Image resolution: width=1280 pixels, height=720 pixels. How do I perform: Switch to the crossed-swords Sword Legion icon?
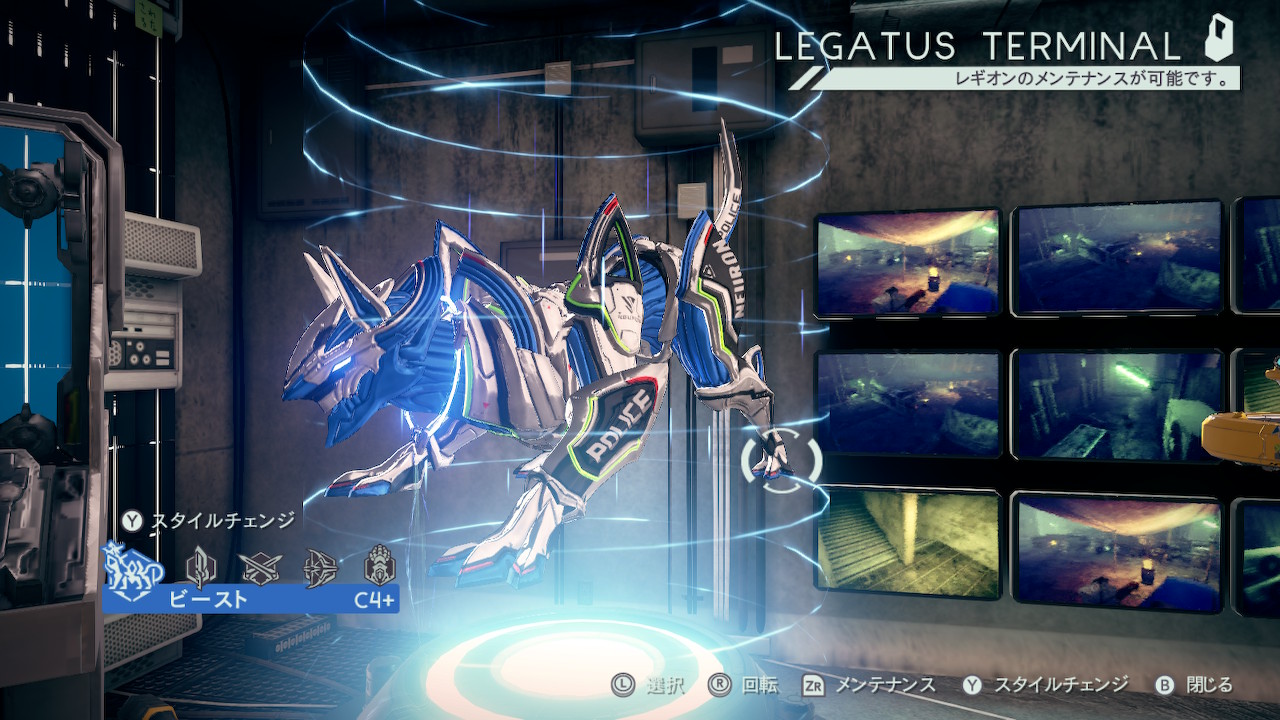(x=261, y=567)
